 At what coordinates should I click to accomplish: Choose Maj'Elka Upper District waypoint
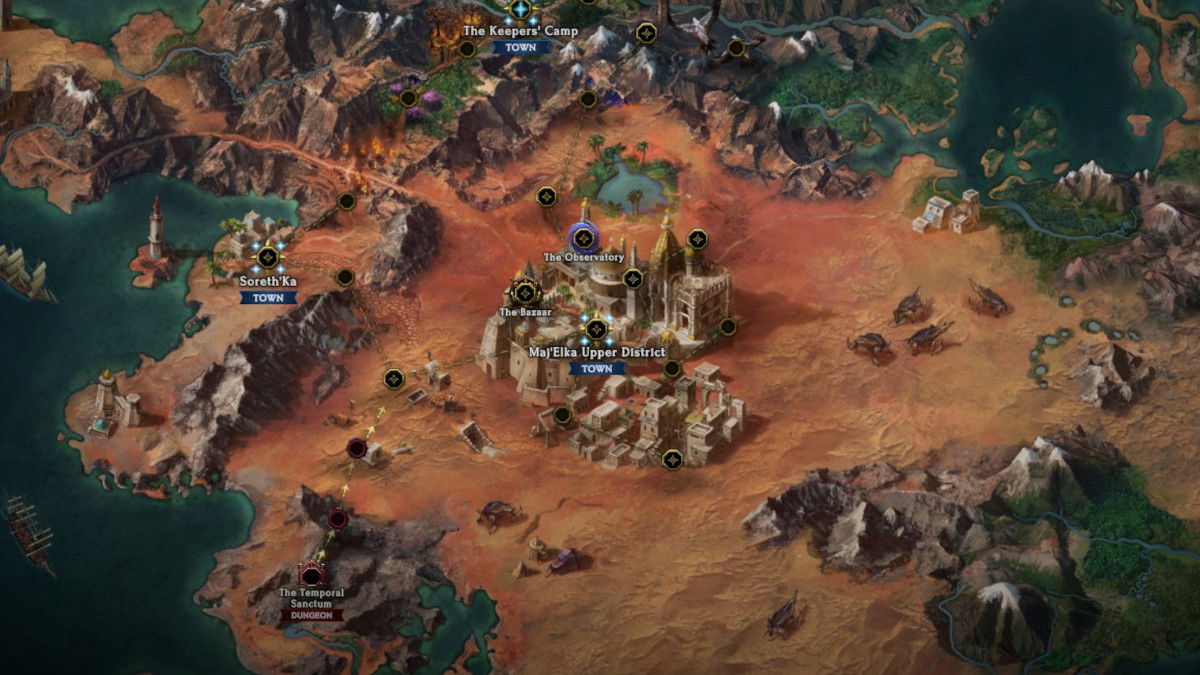(x=597, y=328)
